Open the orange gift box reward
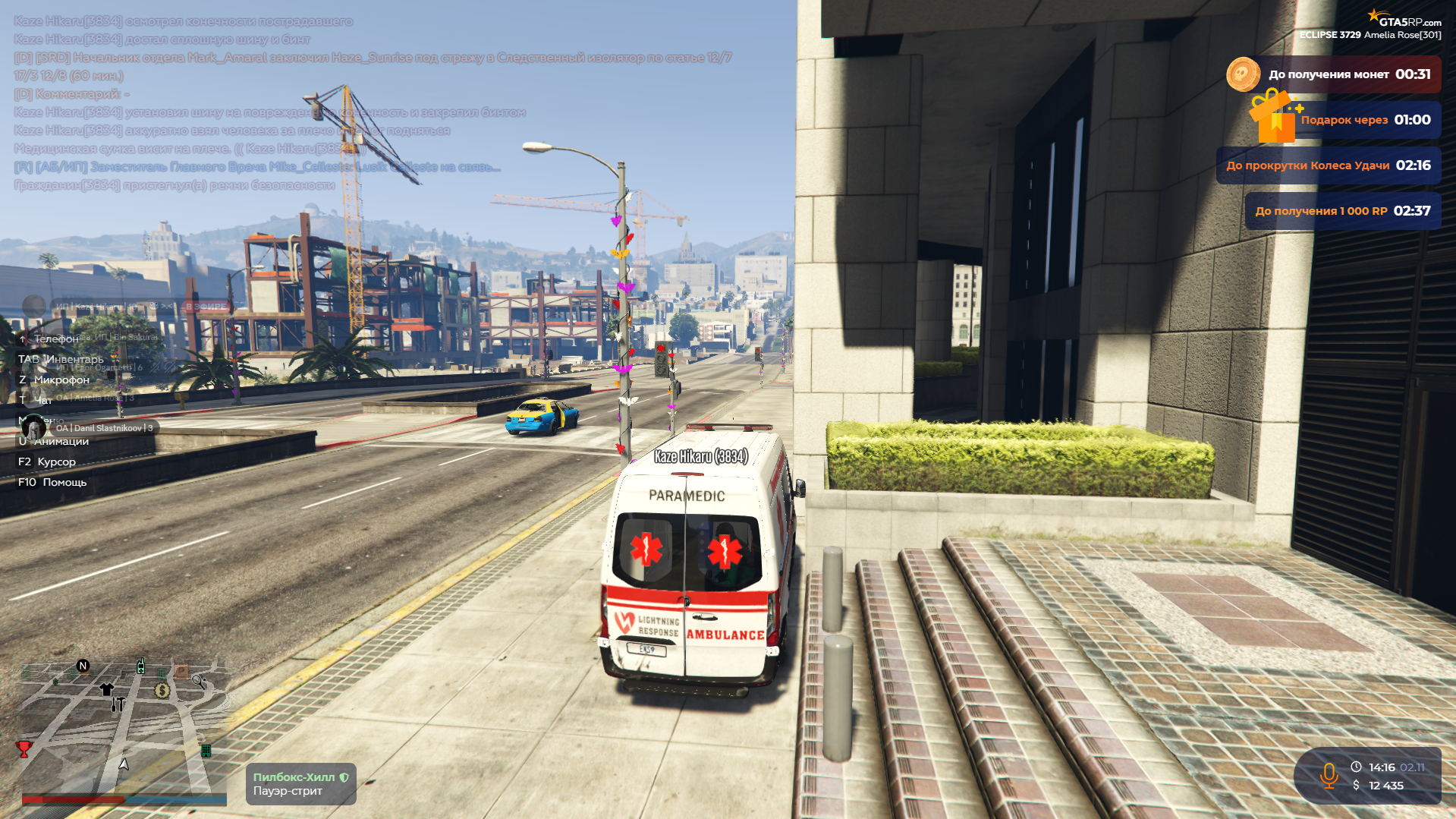The height and width of the screenshot is (819, 1456). (1273, 117)
